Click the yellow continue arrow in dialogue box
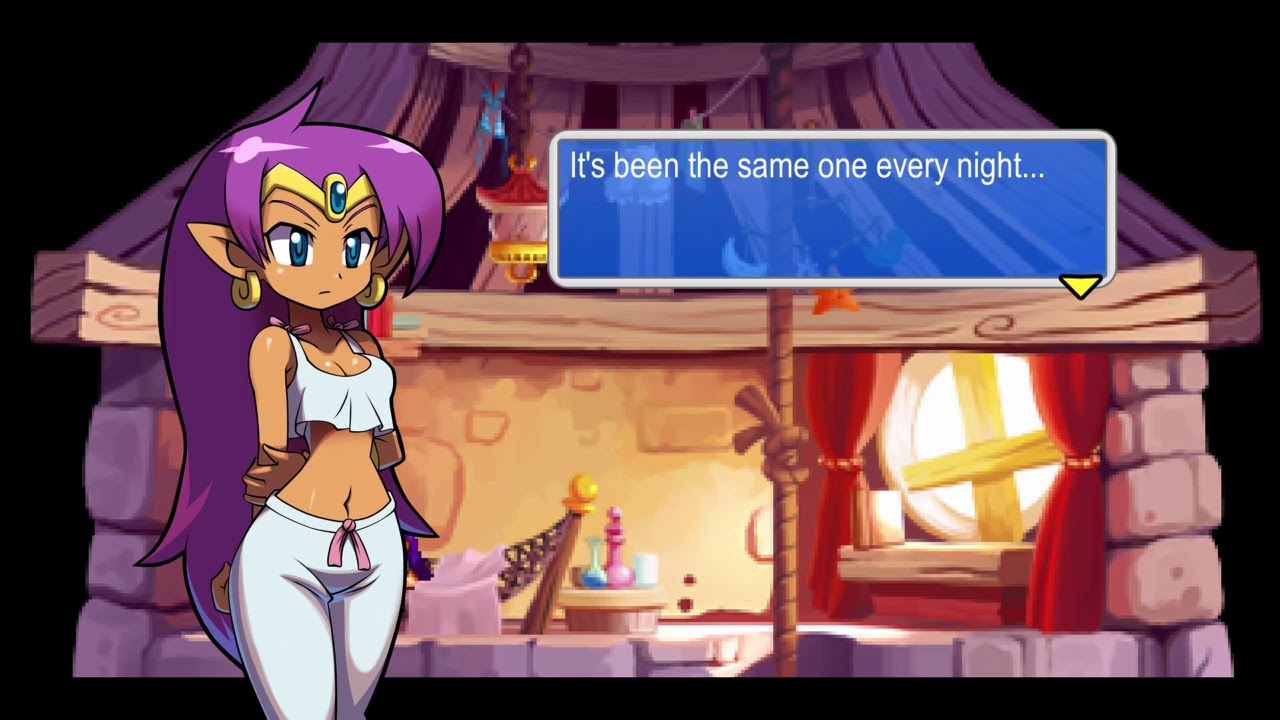 [x=1080, y=288]
